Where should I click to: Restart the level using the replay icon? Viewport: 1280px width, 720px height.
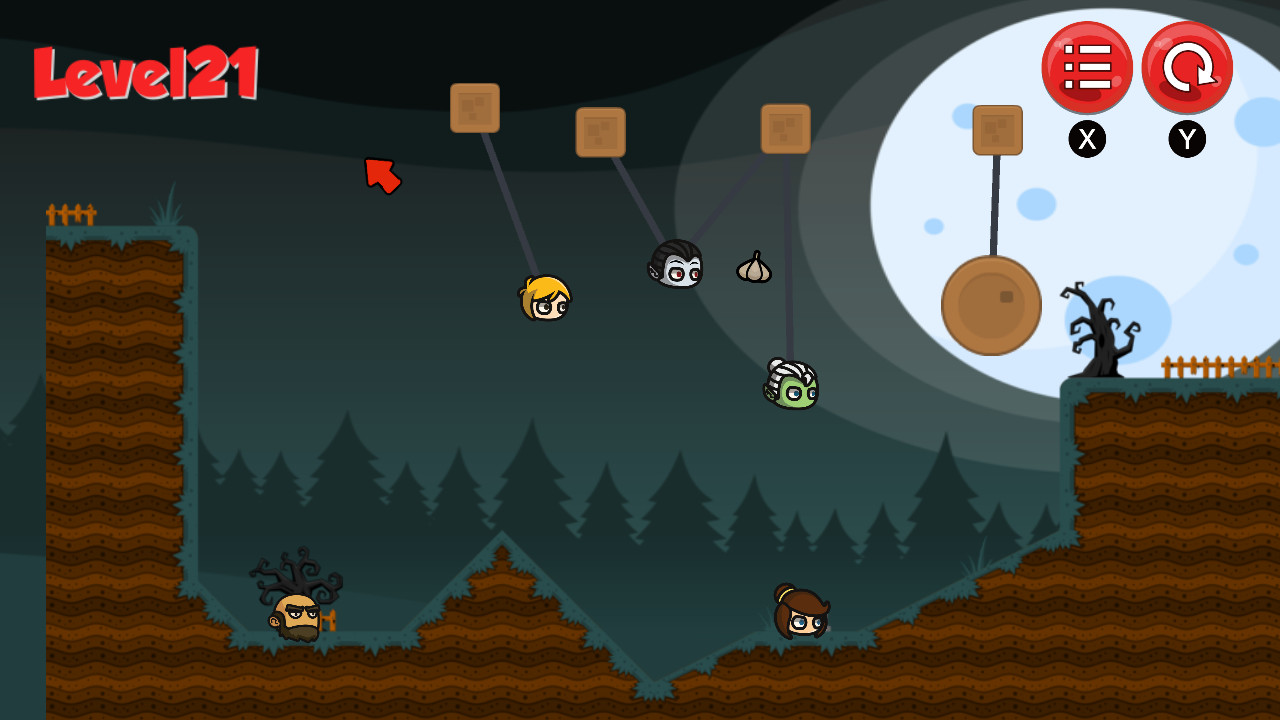[1186, 67]
